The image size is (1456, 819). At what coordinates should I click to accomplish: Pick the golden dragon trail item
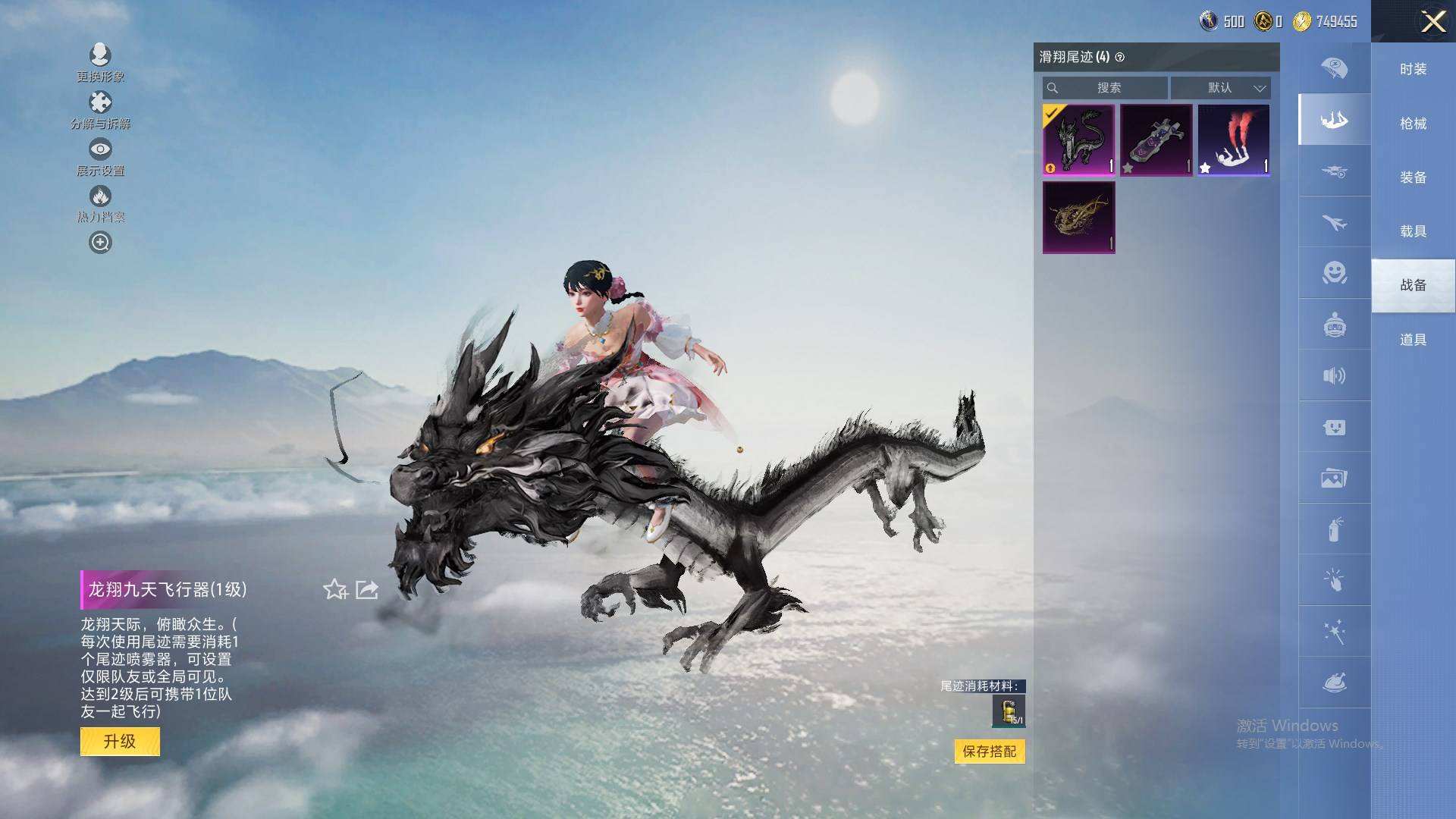(x=1078, y=217)
